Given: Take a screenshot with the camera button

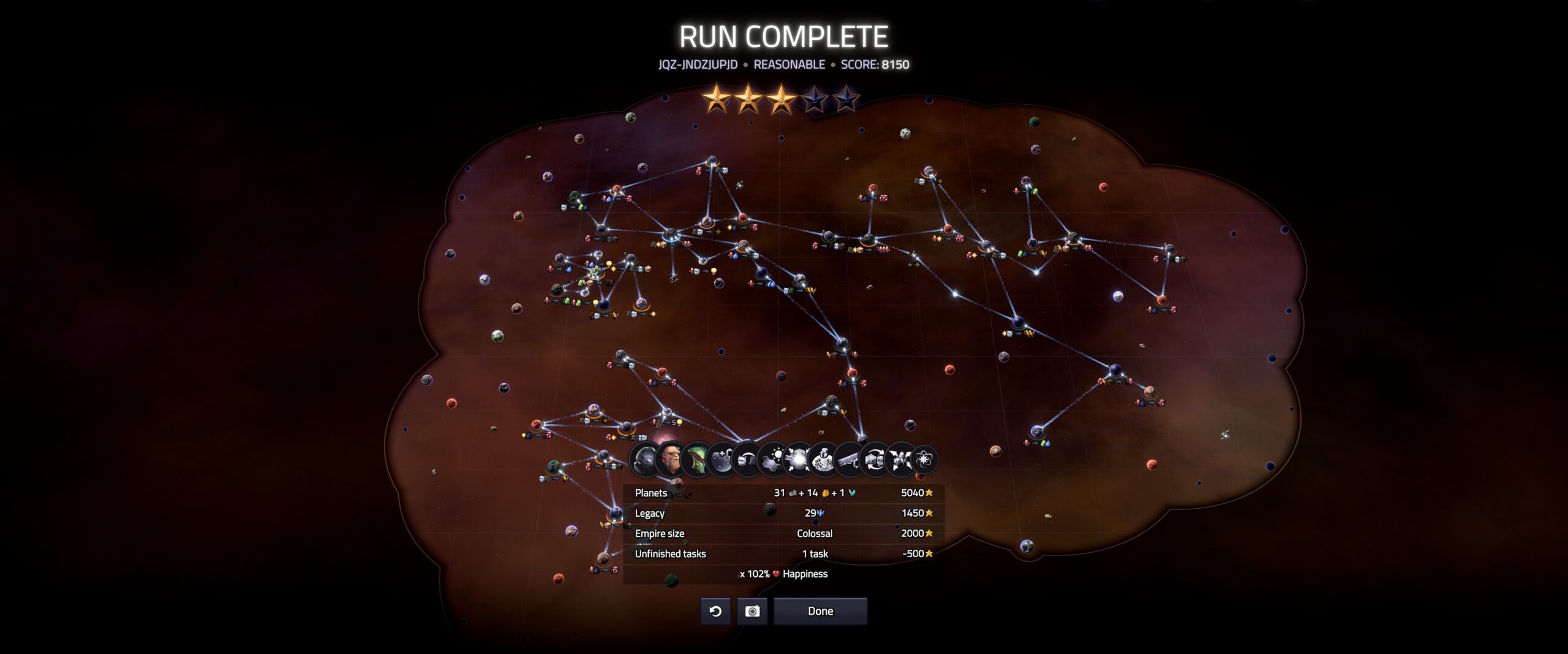Looking at the screenshot, I should pos(752,611).
